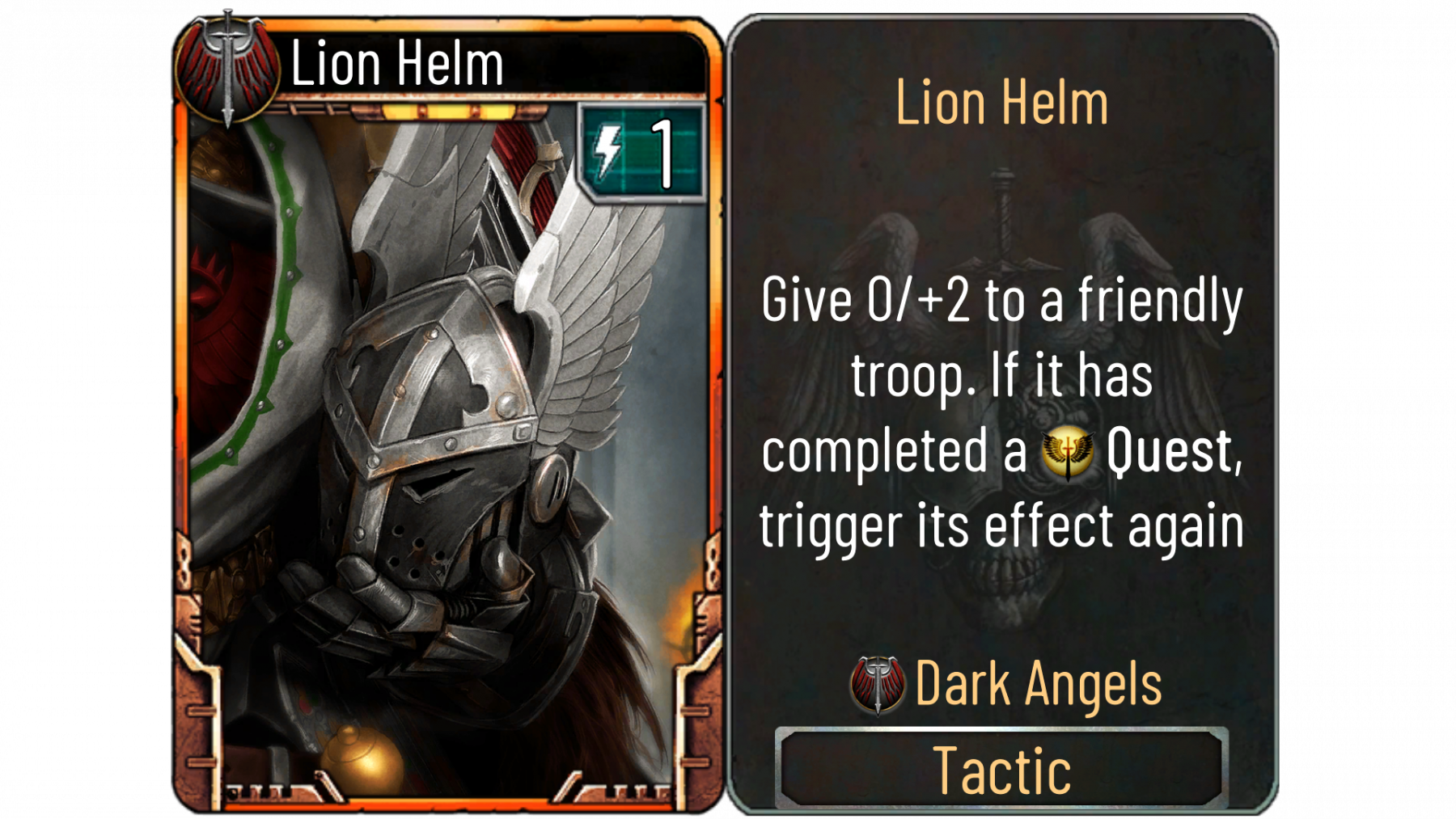
Task: Click the Quest emblem icon in card text
Action: tap(1067, 452)
